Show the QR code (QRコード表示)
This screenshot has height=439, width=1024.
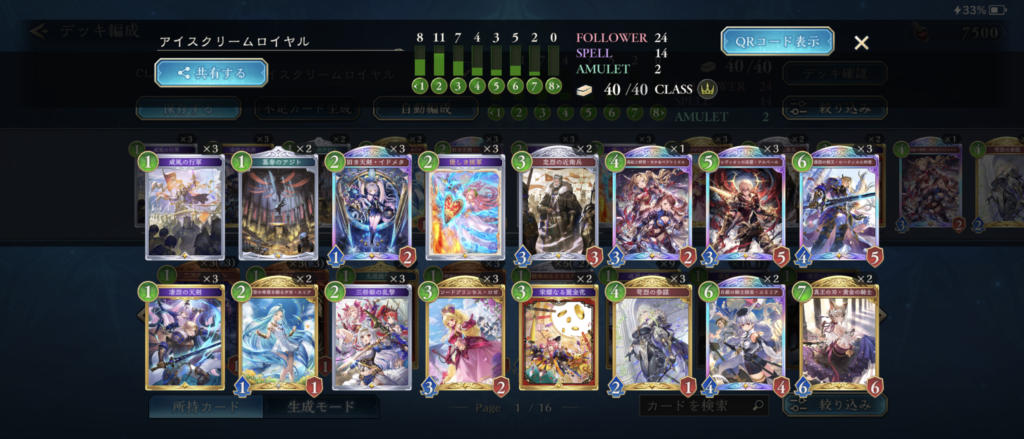point(777,41)
